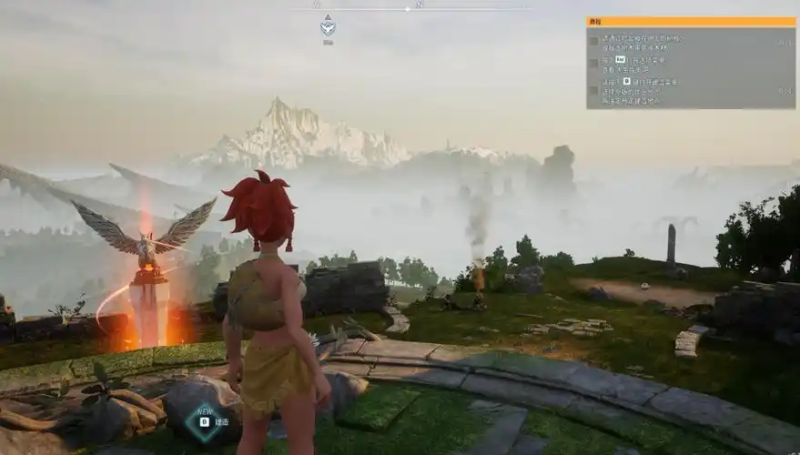Click the winged marker icon under the compass
Viewport: 800px width, 455px height.
(328, 28)
